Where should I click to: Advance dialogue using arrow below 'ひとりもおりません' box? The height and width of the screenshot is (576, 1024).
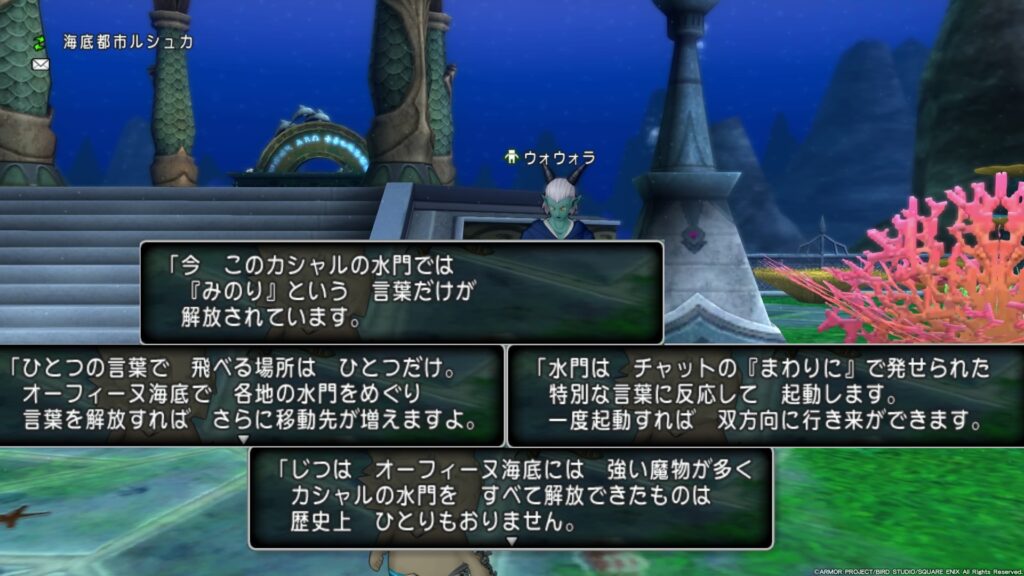[511, 541]
